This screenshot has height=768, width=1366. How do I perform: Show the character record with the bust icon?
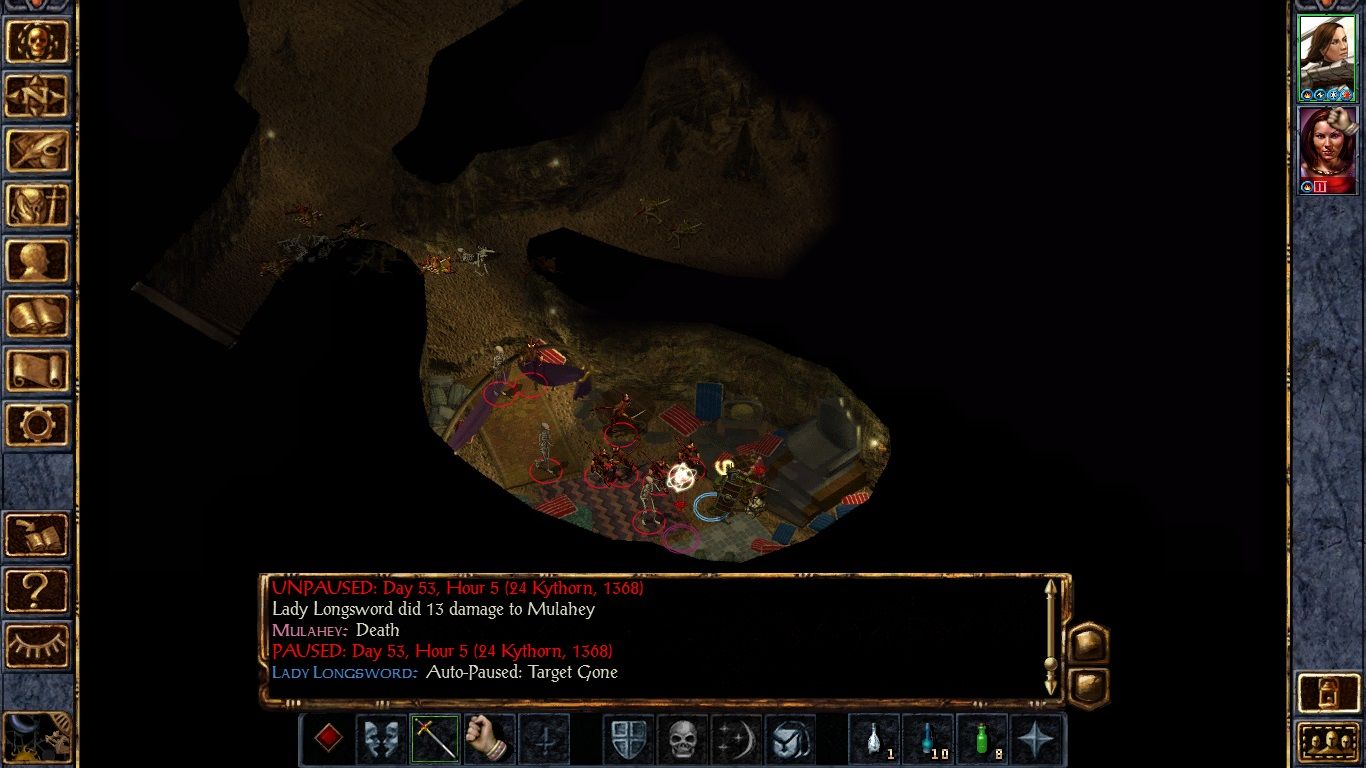tap(38, 261)
